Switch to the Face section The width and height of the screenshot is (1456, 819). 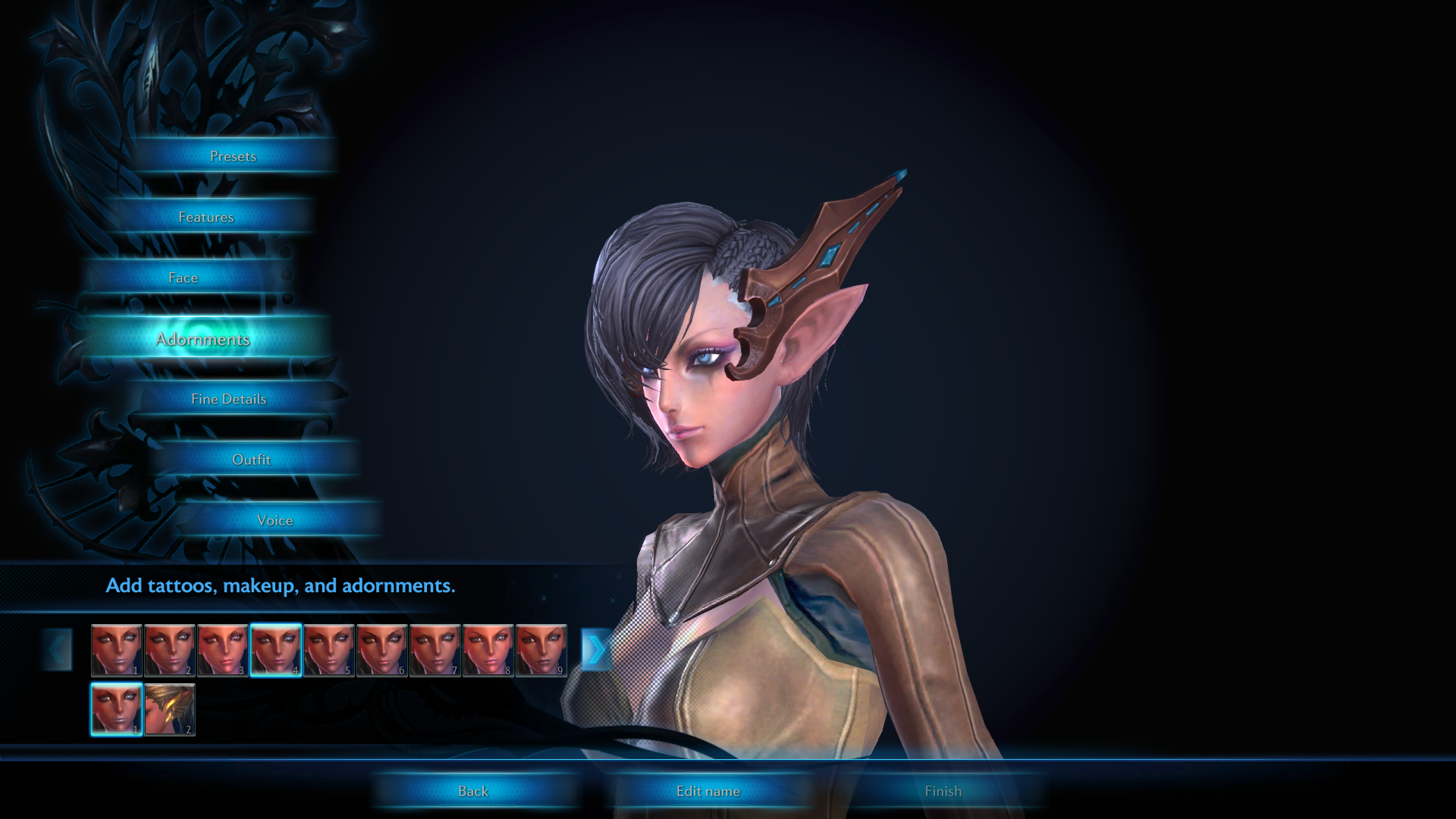(184, 278)
